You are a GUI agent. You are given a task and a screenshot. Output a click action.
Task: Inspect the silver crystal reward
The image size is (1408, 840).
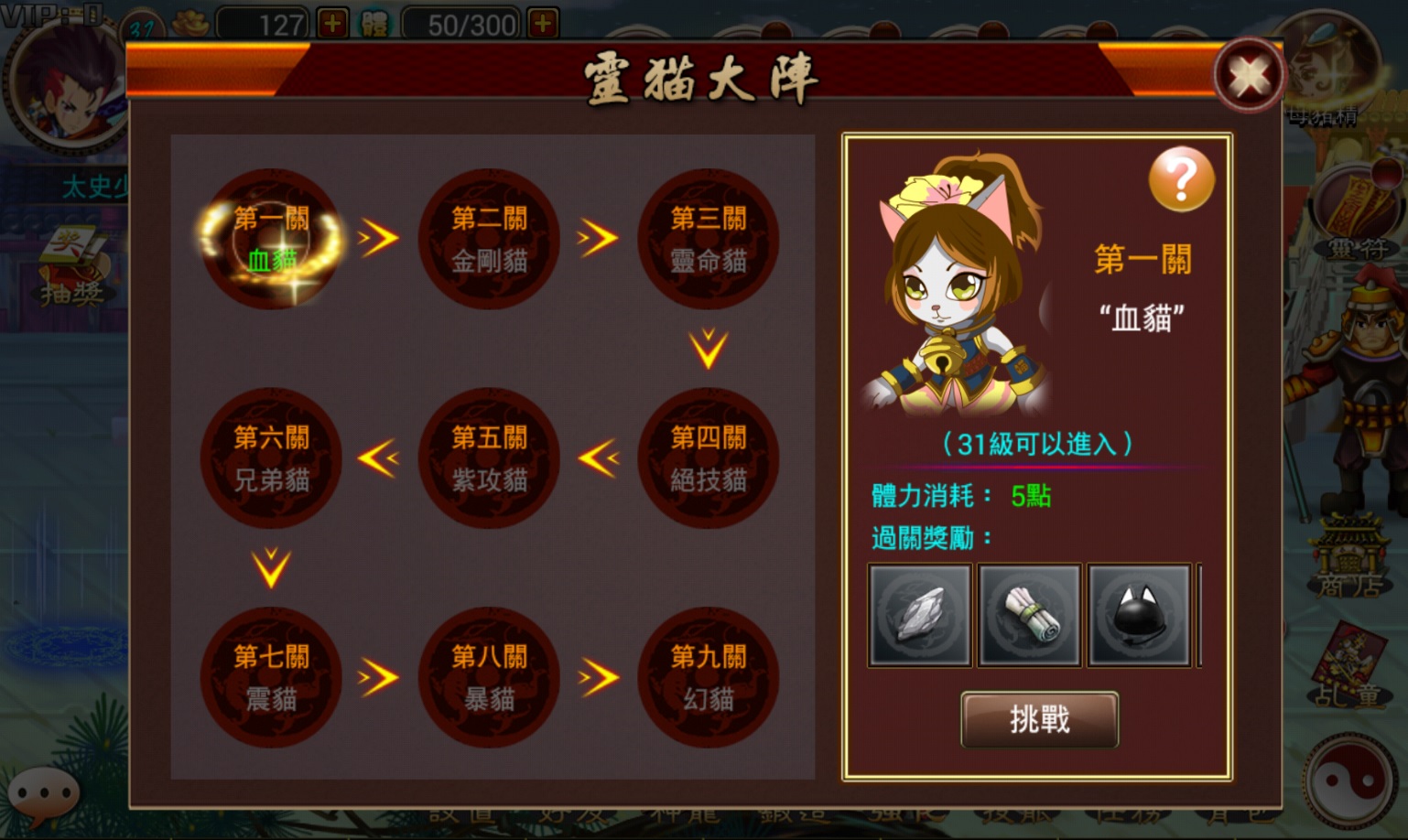920,615
